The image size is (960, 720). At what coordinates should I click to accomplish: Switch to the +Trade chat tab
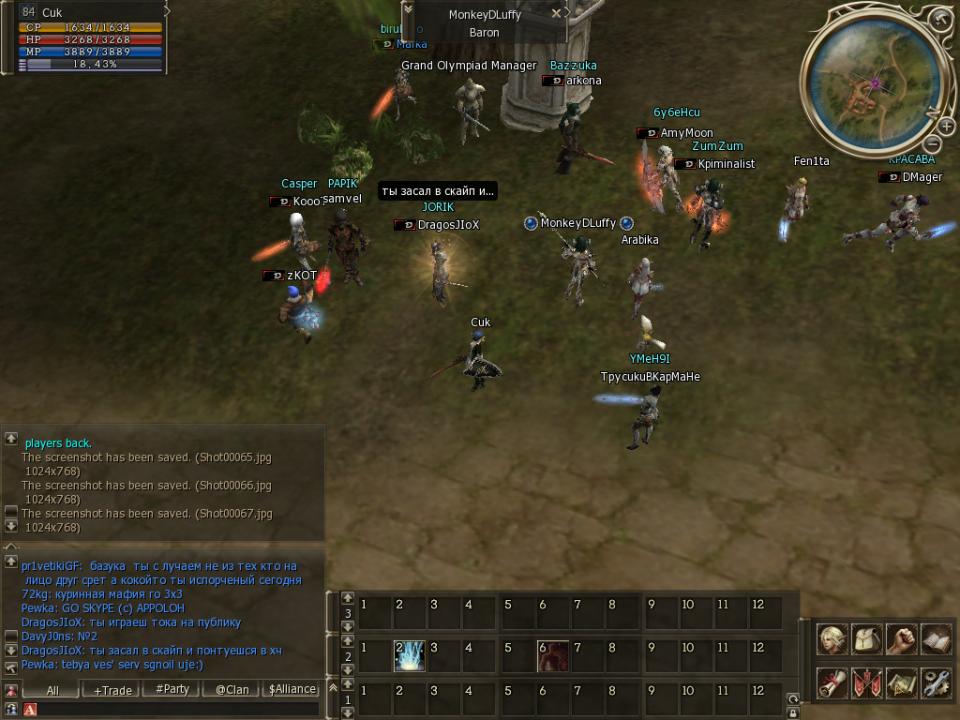pyautogui.click(x=112, y=690)
